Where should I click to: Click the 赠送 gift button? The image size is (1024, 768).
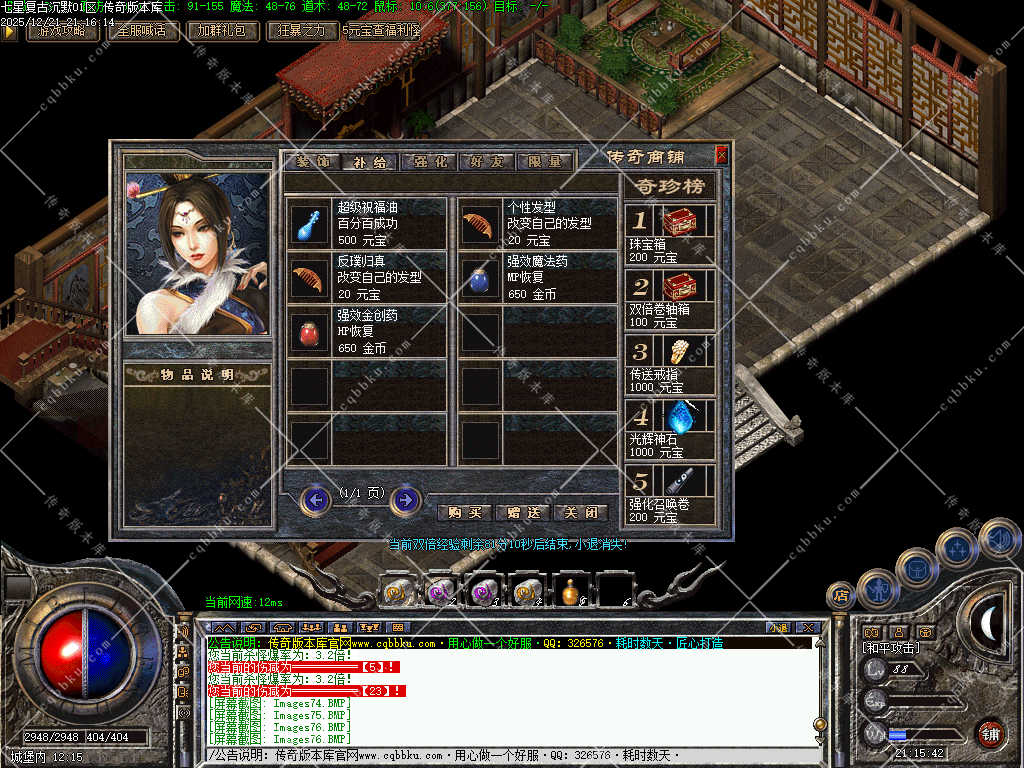(x=523, y=512)
